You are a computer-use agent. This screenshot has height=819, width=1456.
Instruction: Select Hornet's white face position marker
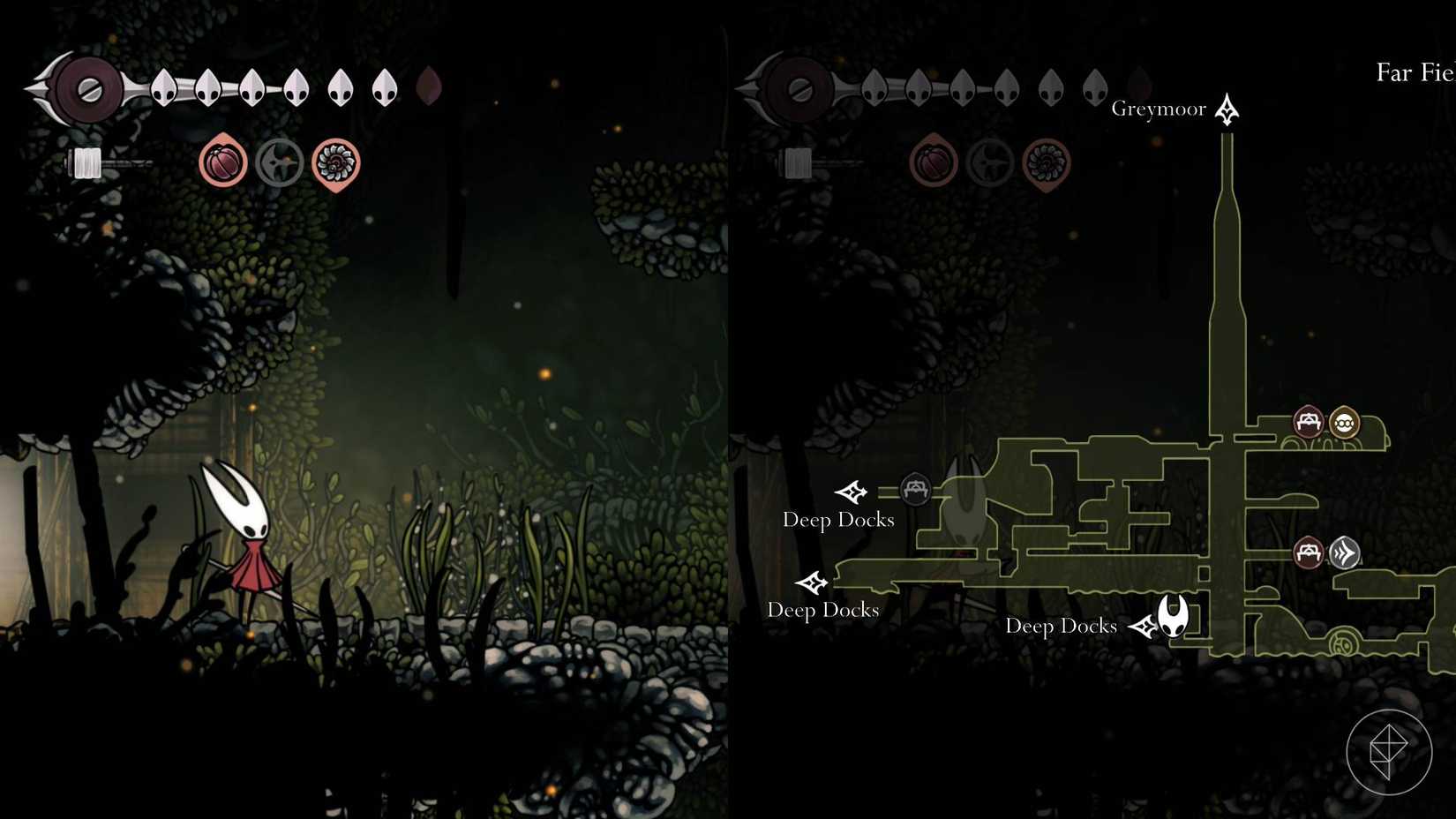coord(1171,615)
